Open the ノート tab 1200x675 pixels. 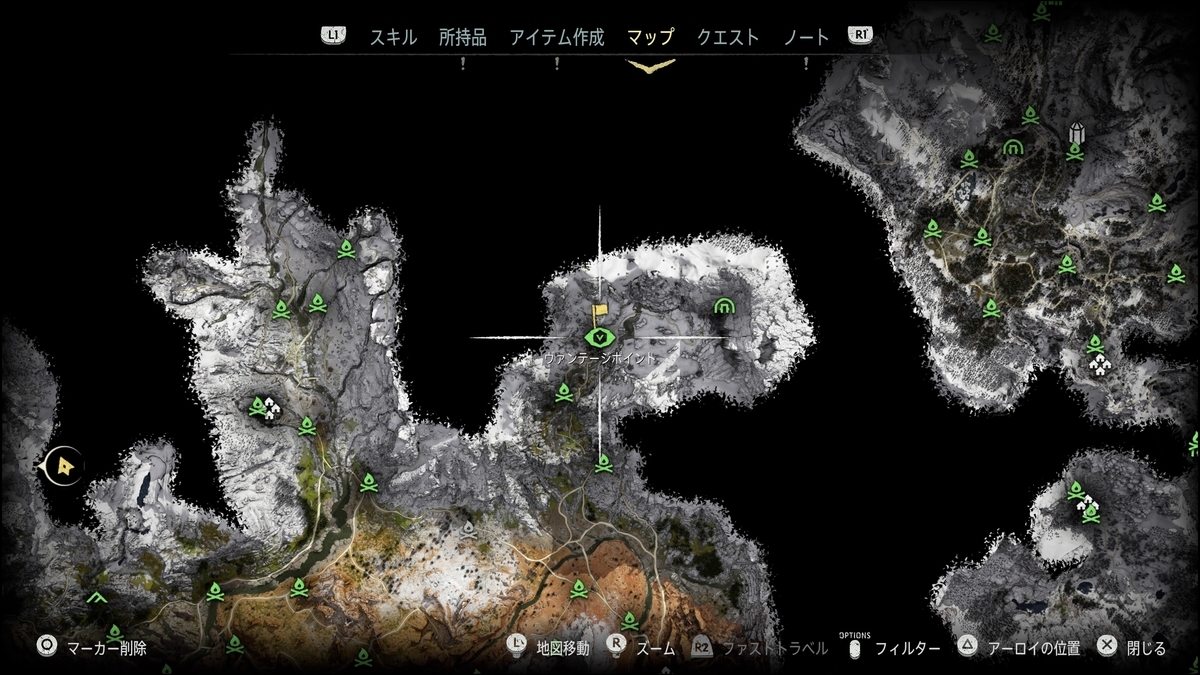coord(807,38)
